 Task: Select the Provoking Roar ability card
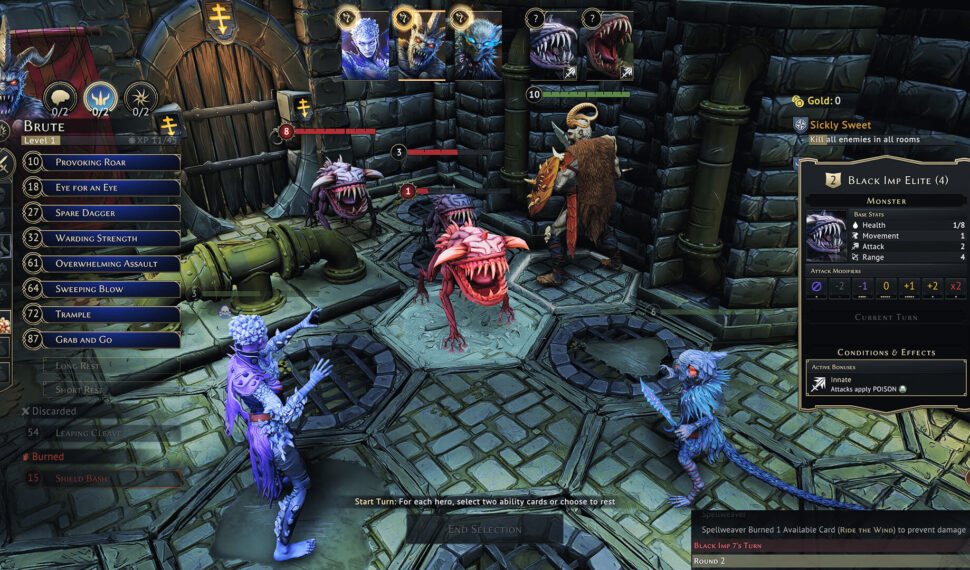coord(100,162)
